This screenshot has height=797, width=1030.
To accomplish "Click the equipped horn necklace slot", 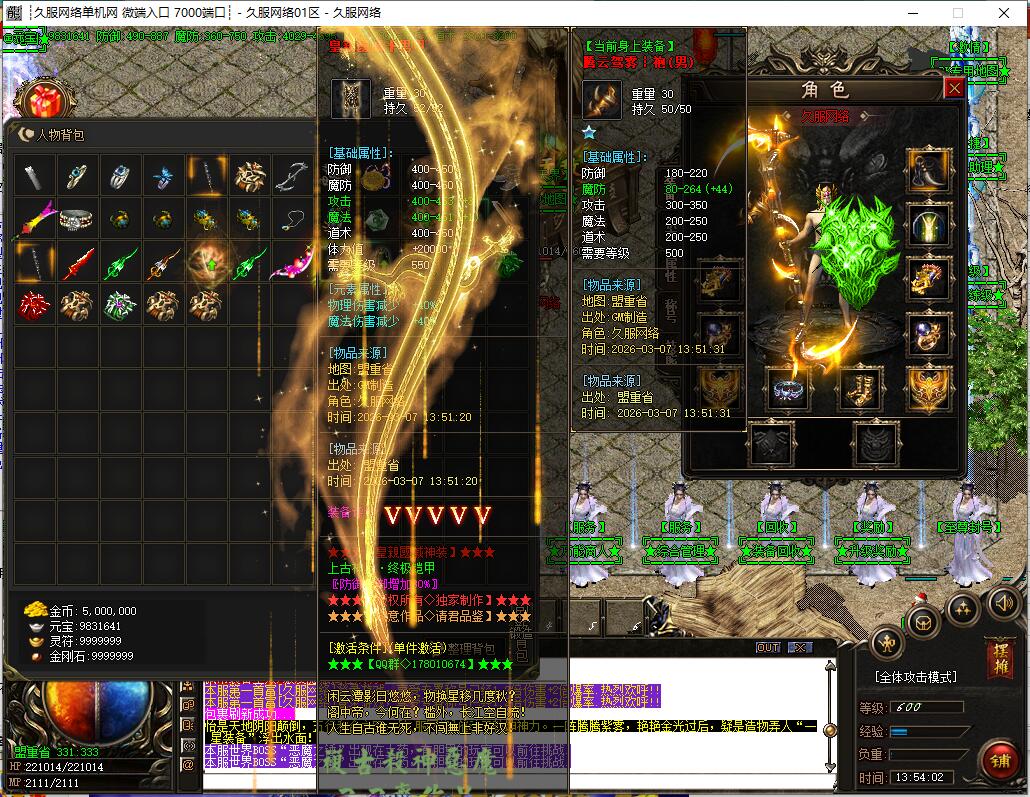I will click(928, 169).
